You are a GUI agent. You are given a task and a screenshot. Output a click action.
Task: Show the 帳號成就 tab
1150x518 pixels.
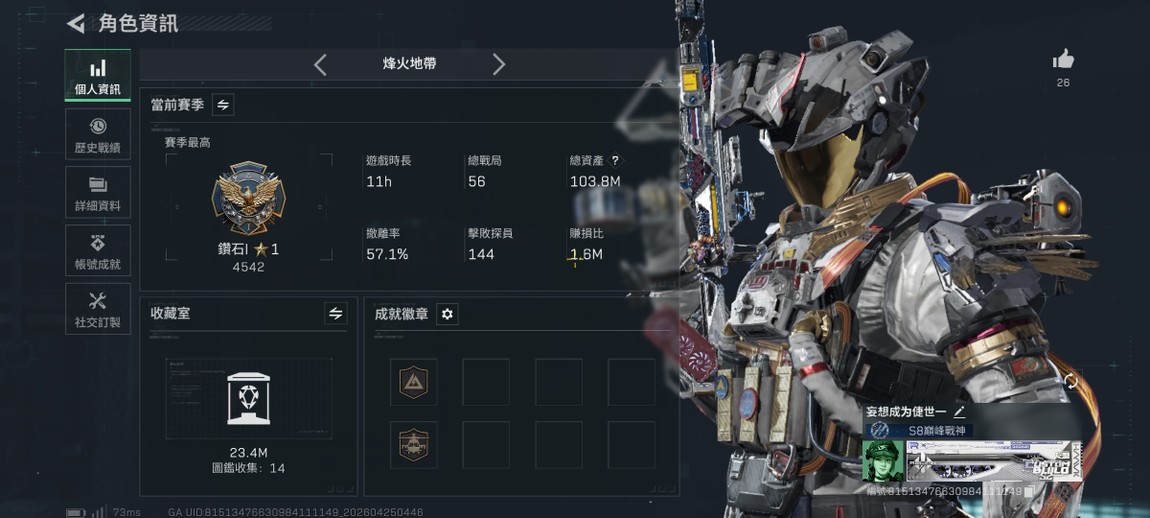98,251
